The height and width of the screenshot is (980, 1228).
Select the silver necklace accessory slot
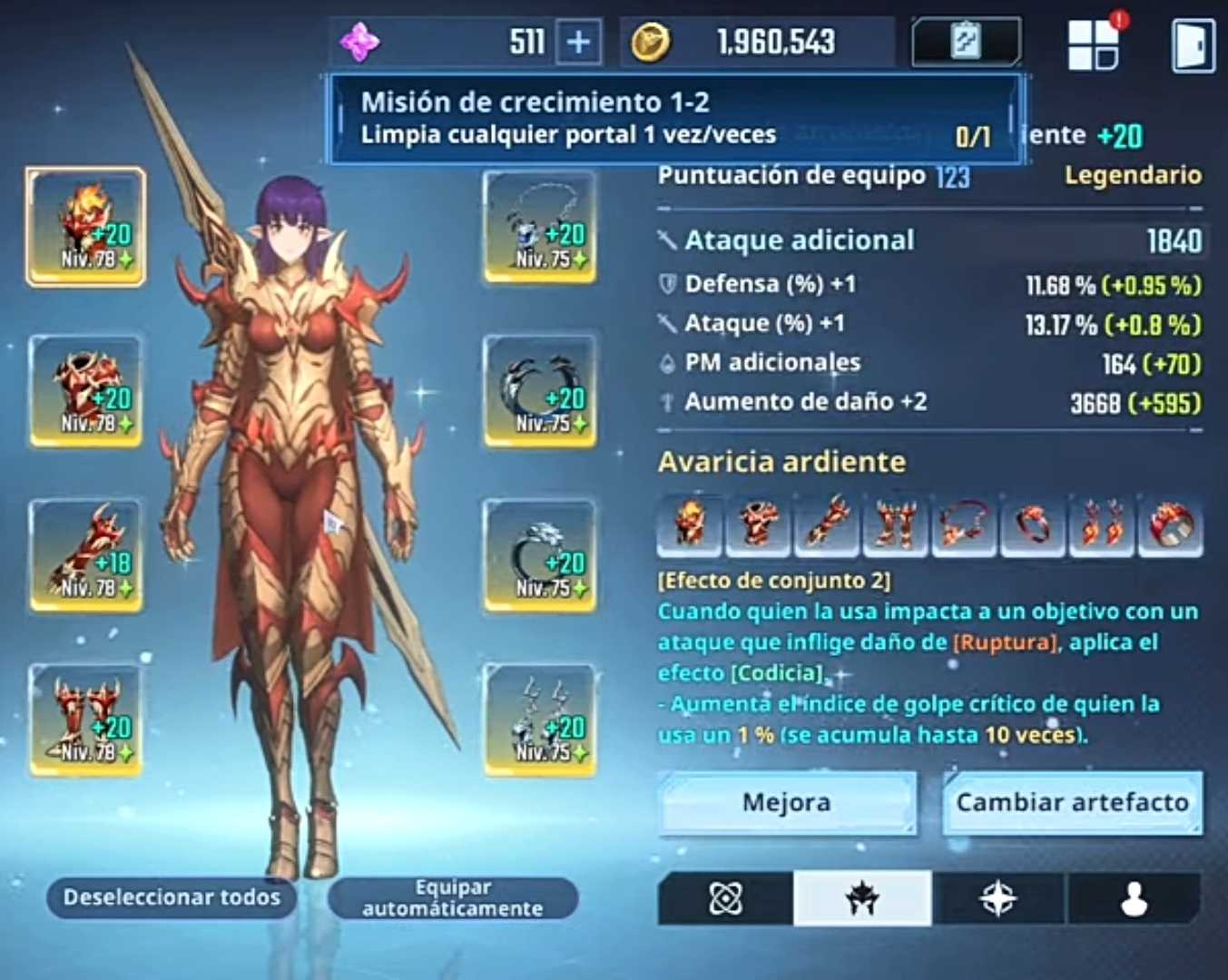pyautogui.click(x=541, y=227)
